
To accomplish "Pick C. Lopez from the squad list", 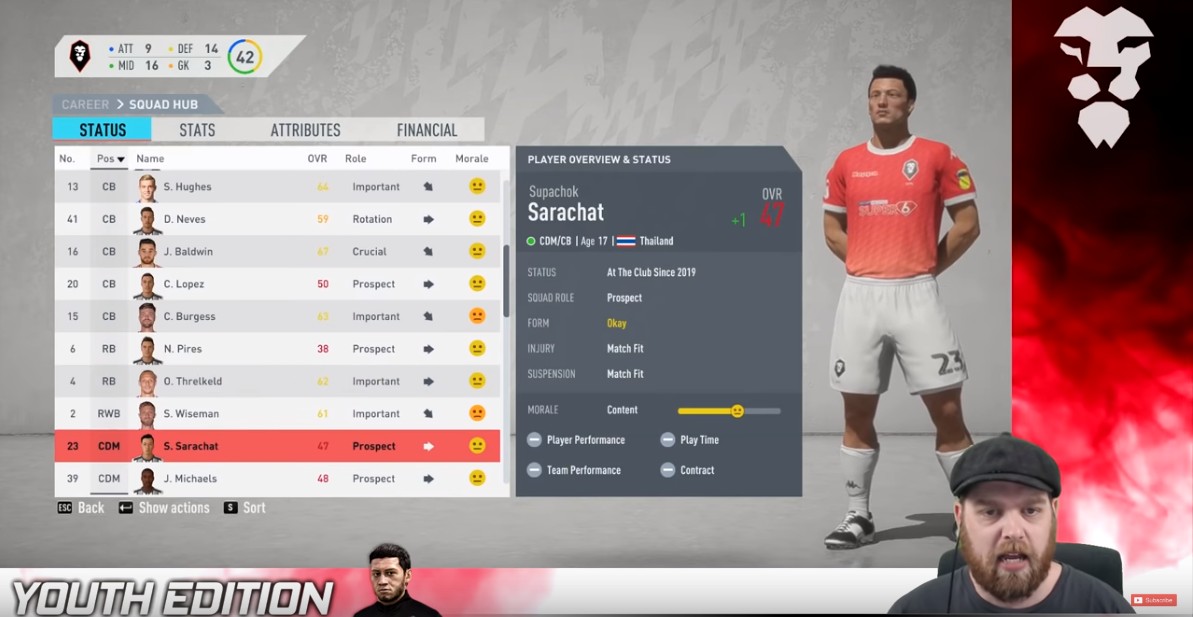I will point(183,284).
